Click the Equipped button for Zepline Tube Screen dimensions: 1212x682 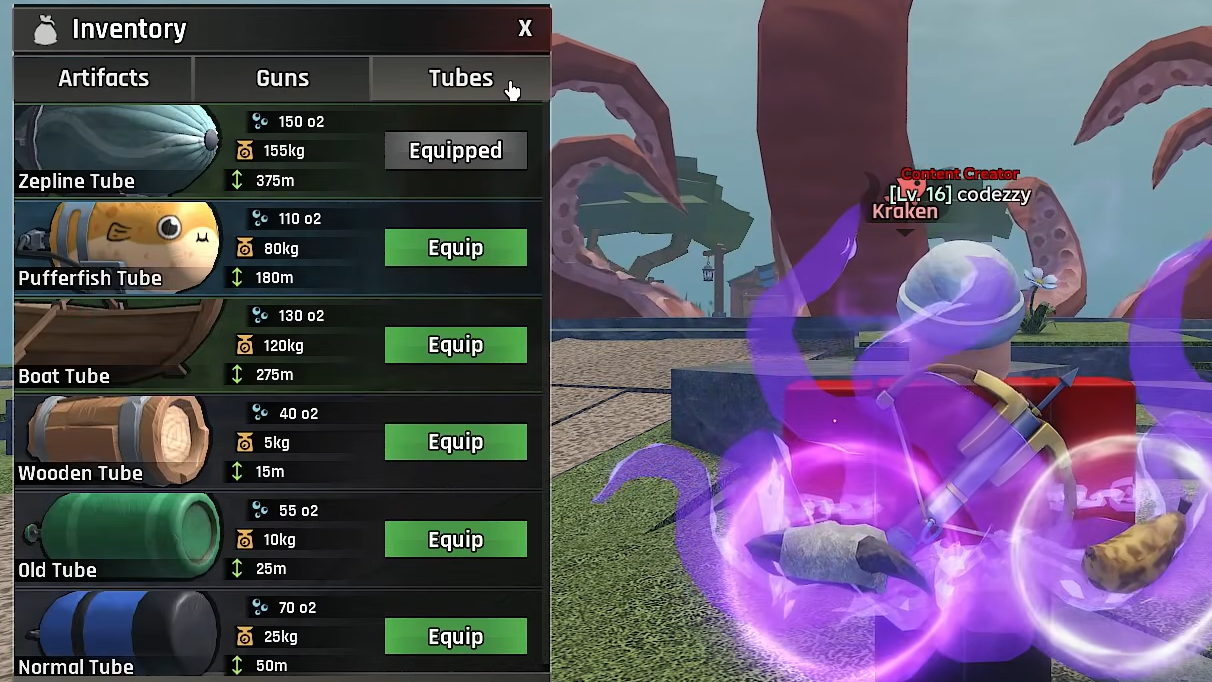click(455, 151)
